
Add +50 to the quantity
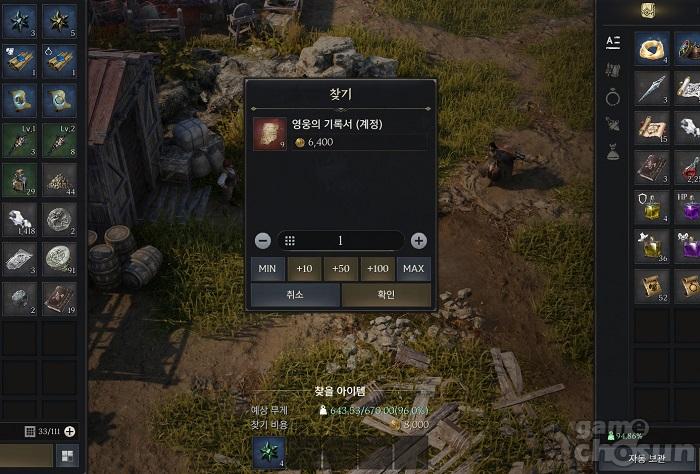point(341,269)
